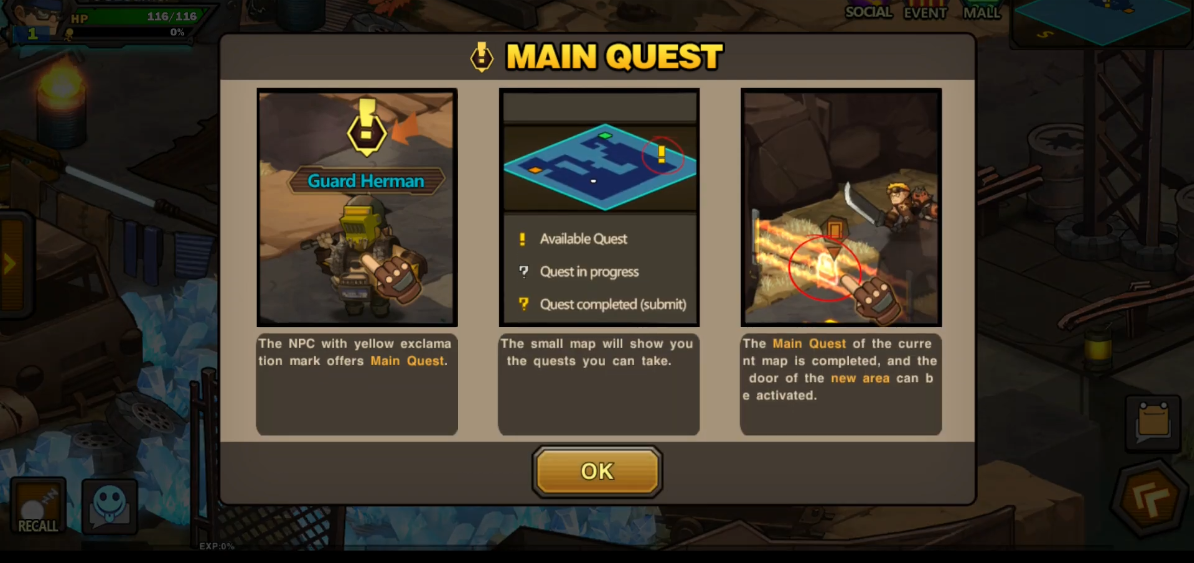Open the Mall shop

(981, 11)
